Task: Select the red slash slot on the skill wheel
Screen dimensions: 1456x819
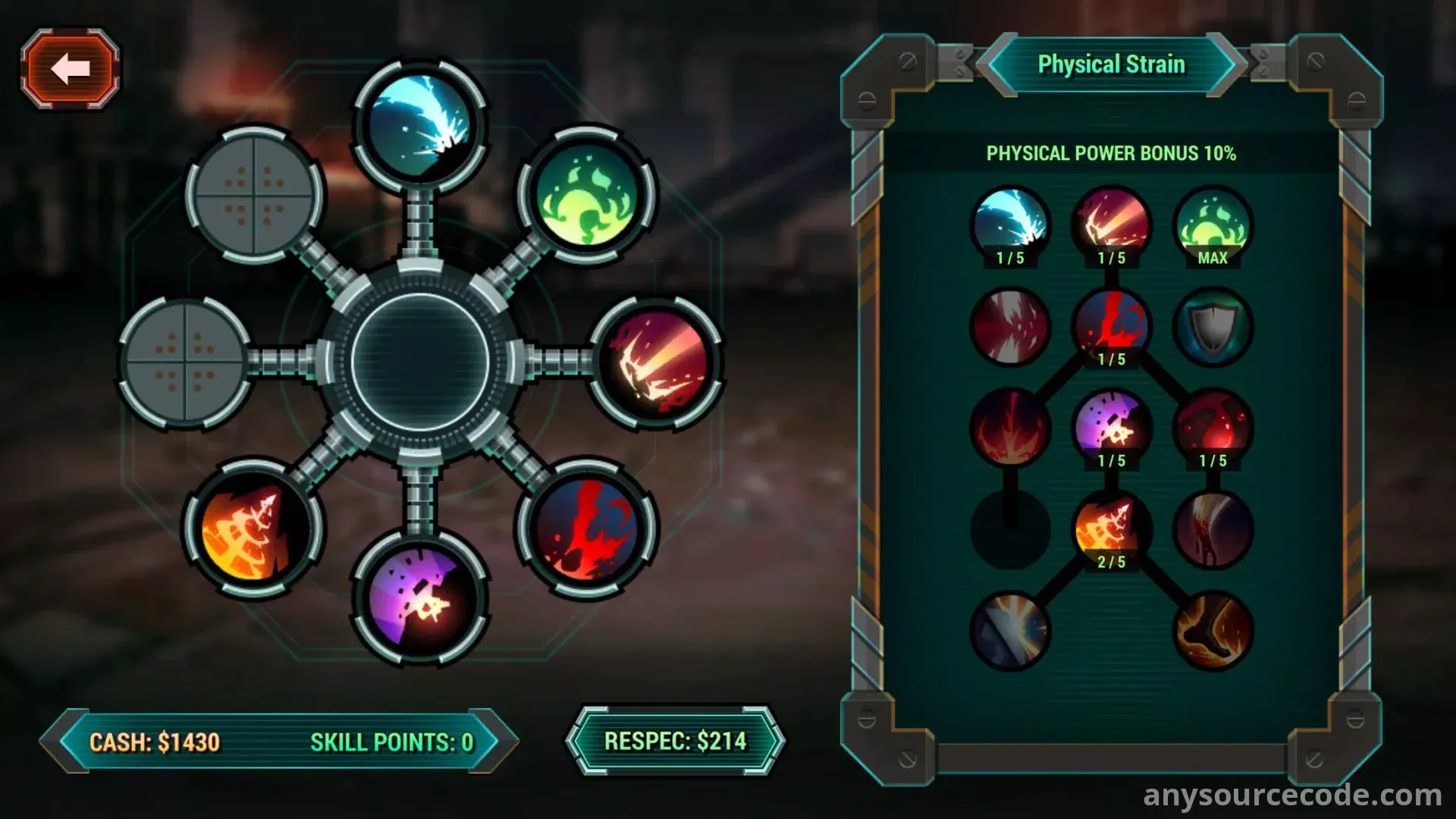Action: 656,362
